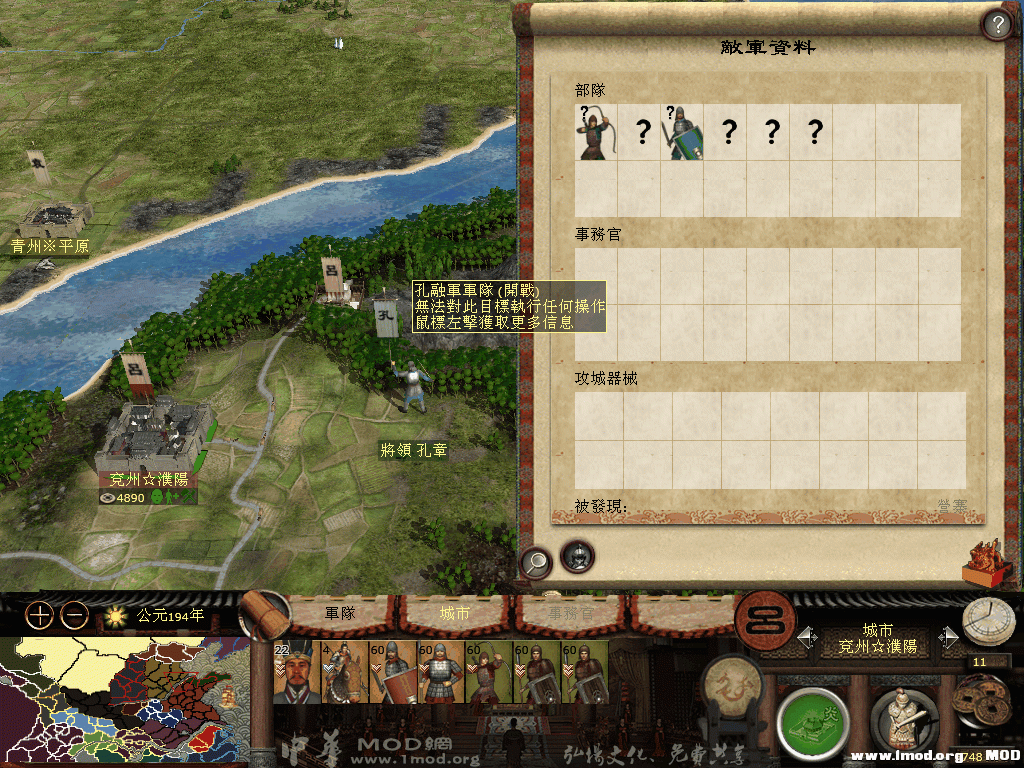Click the magnifying glass locate button
The height and width of the screenshot is (768, 1024).
536,562
